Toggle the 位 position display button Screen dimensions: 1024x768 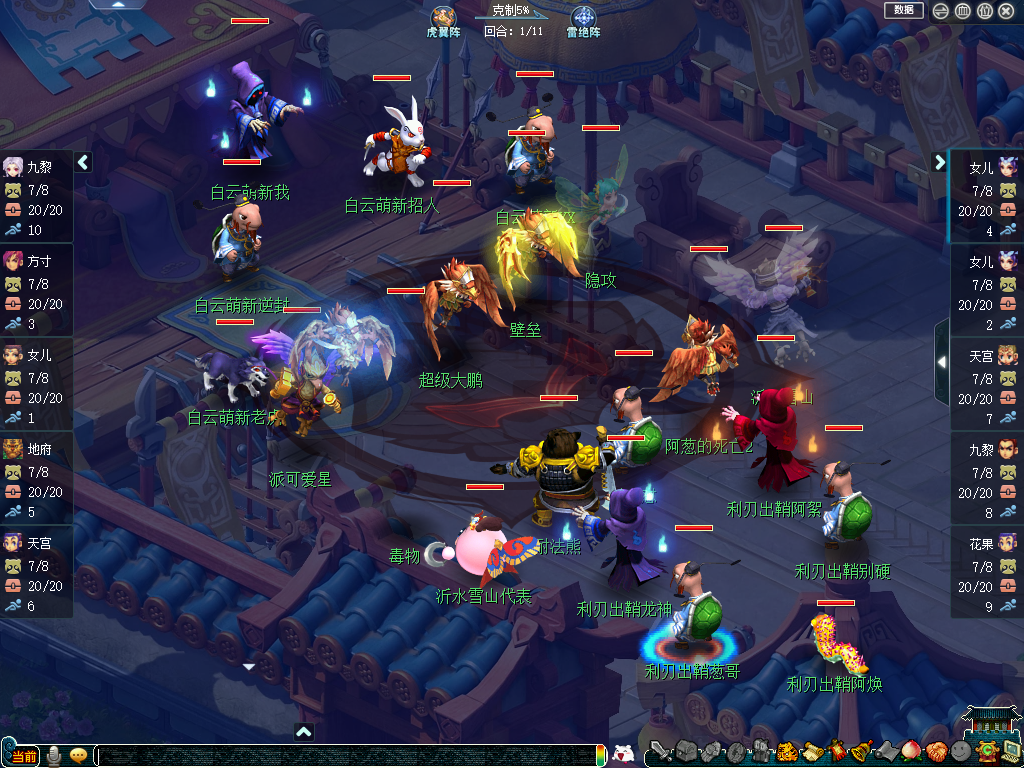click(984, 11)
